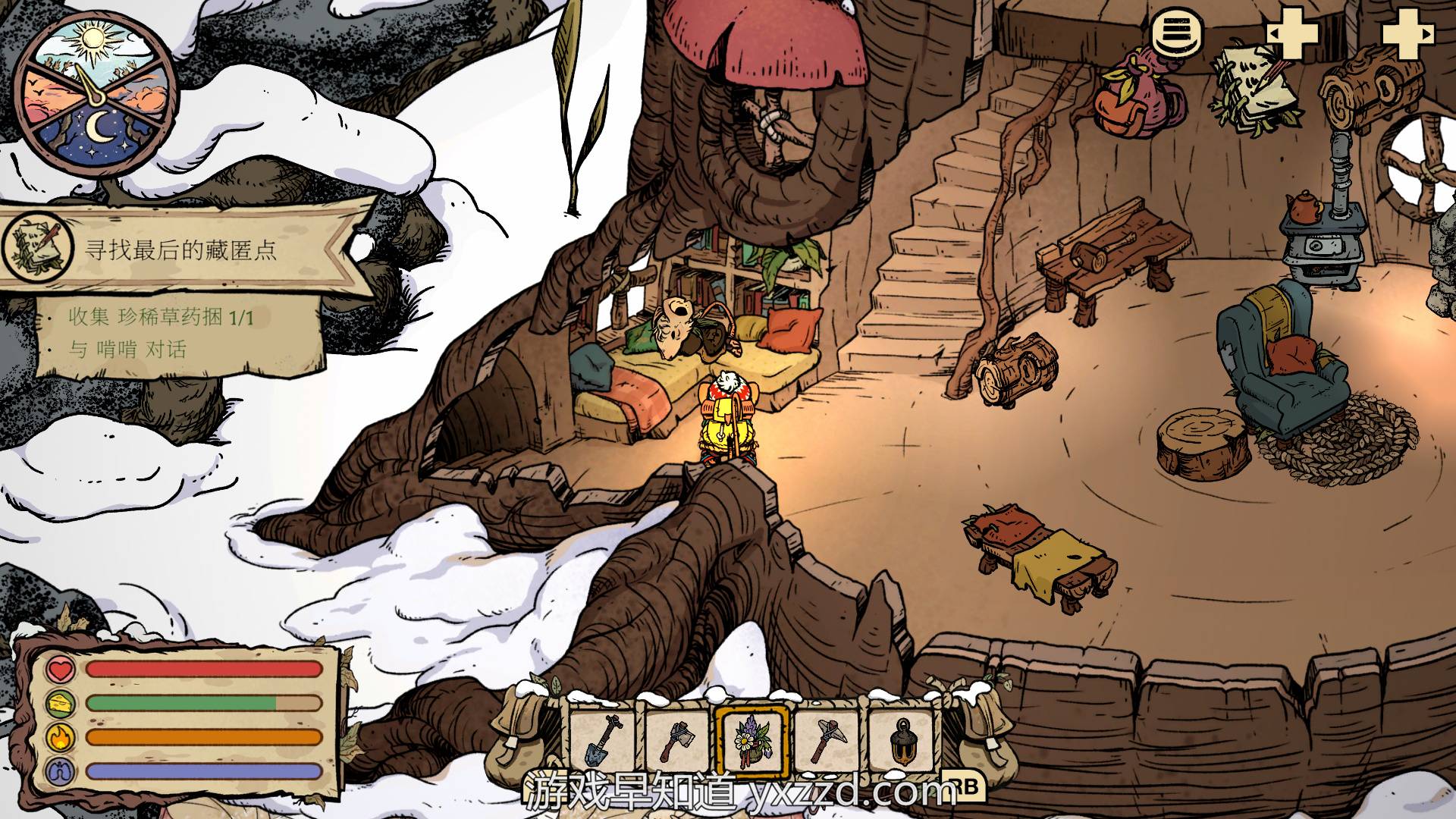Click the day-night clock dial
The height and width of the screenshot is (819, 1456).
tap(96, 93)
